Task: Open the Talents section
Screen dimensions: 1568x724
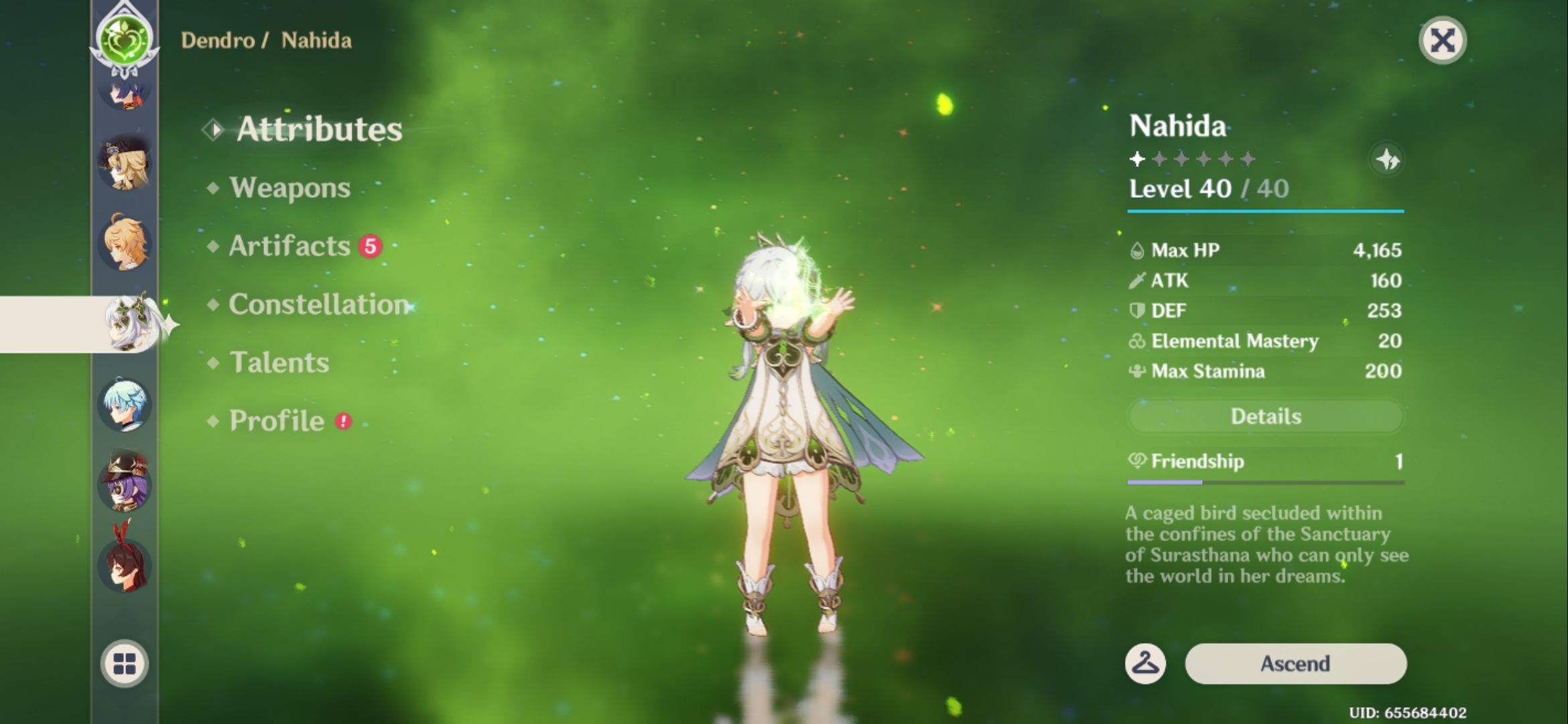Action: pos(281,363)
